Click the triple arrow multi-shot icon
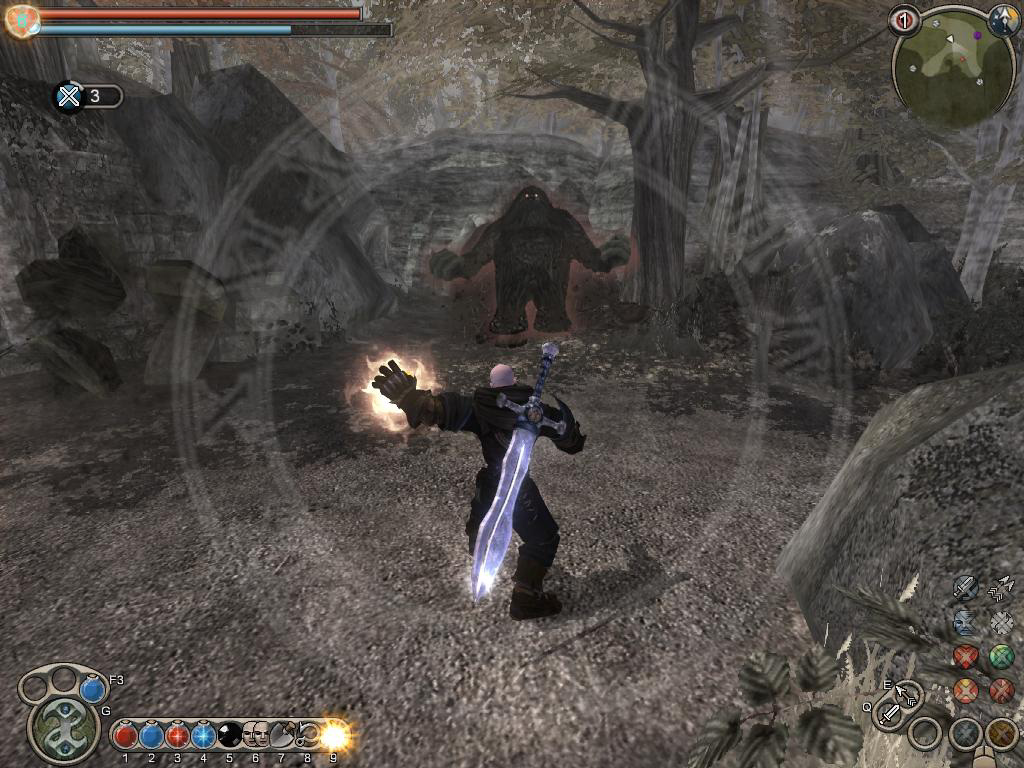1024x768 pixels. click(x=1001, y=587)
